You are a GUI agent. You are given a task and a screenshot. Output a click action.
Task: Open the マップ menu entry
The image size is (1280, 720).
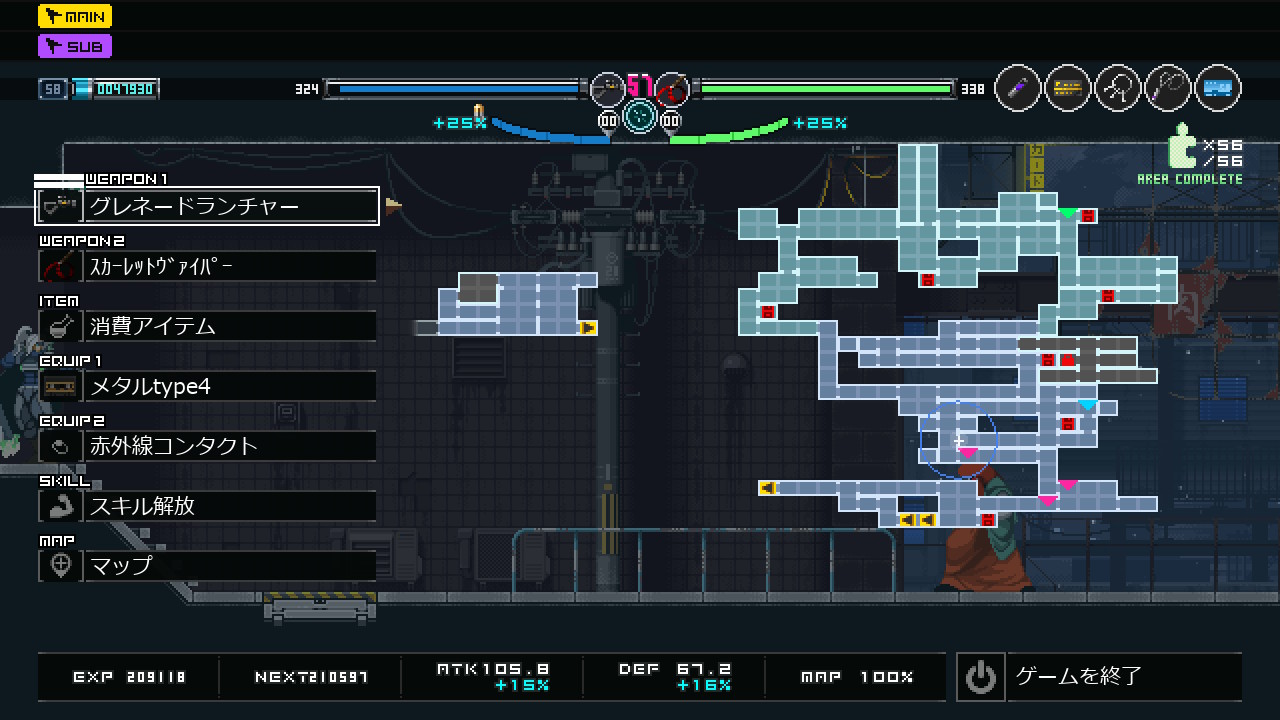[207, 566]
